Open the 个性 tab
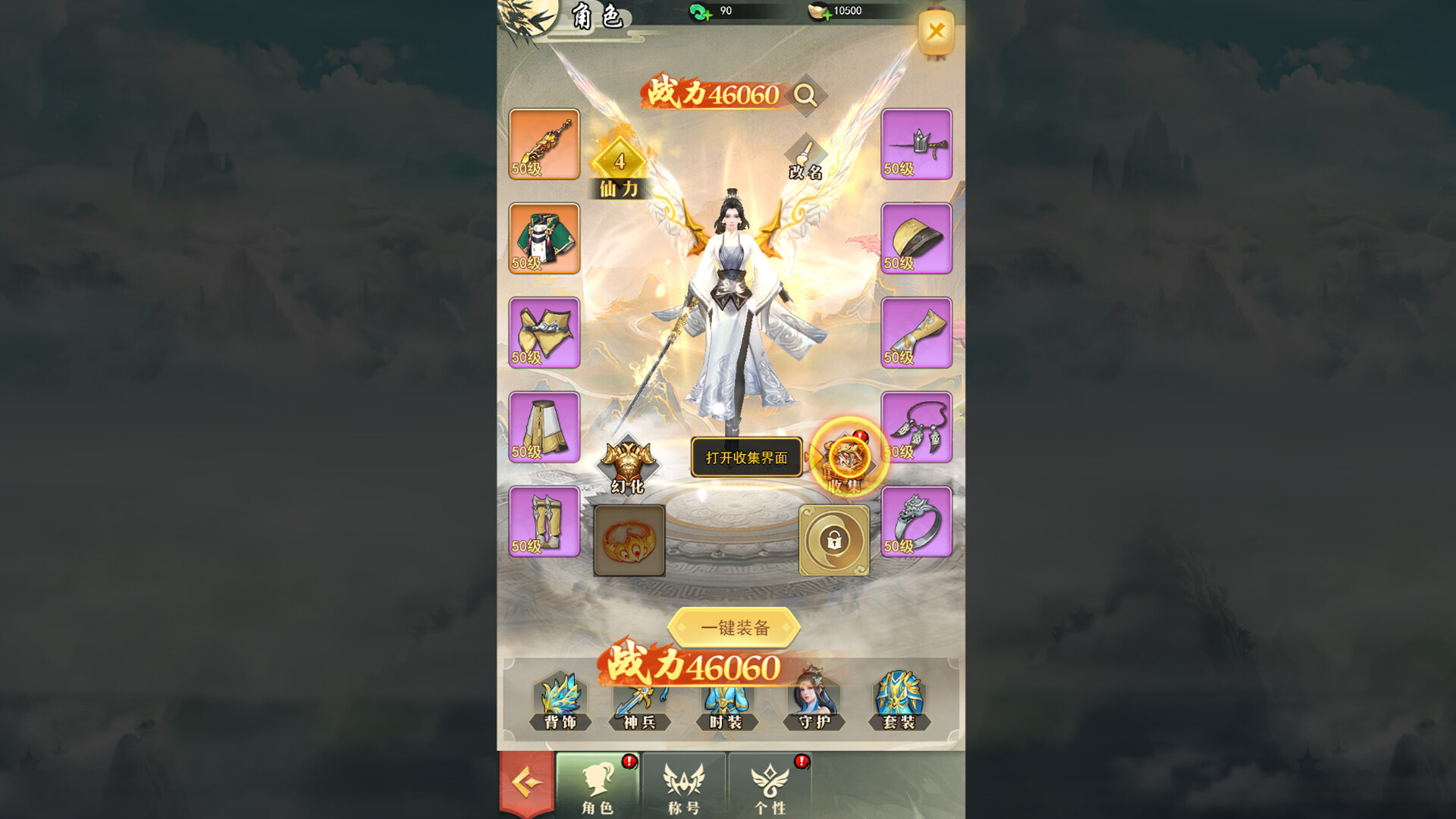The height and width of the screenshot is (819, 1456). pyautogui.click(x=772, y=789)
